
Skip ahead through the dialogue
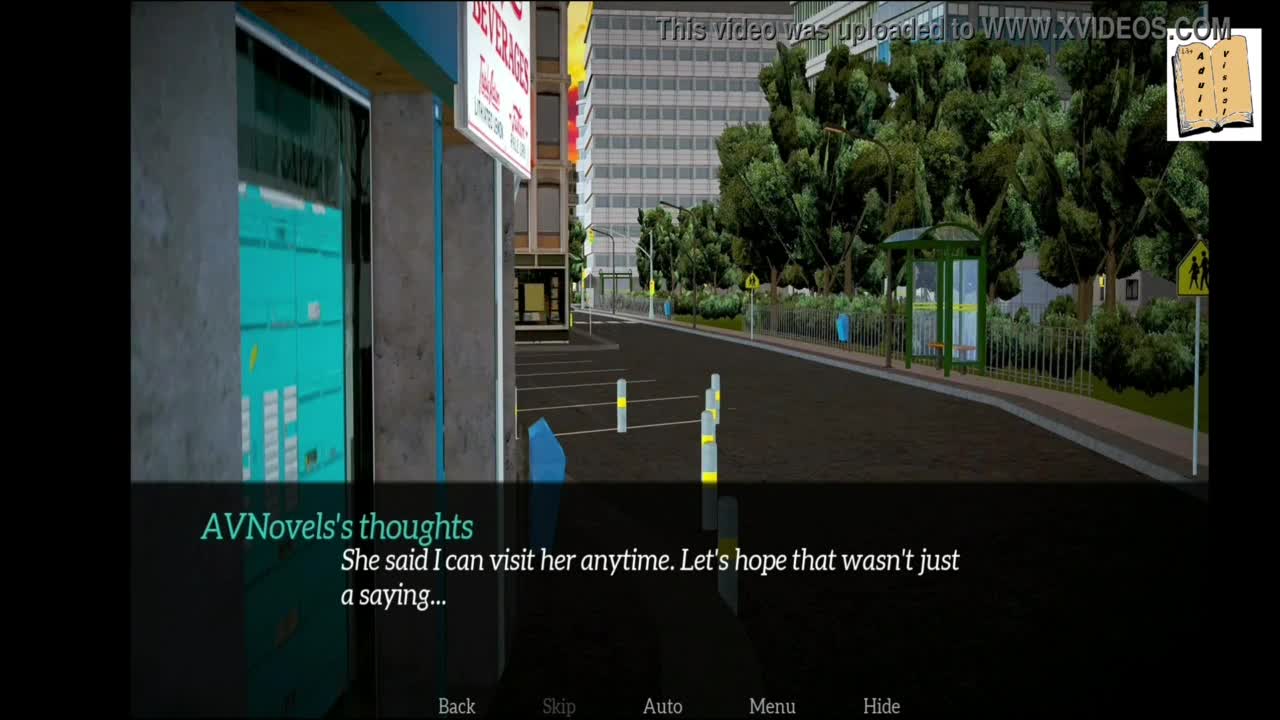click(x=559, y=706)
